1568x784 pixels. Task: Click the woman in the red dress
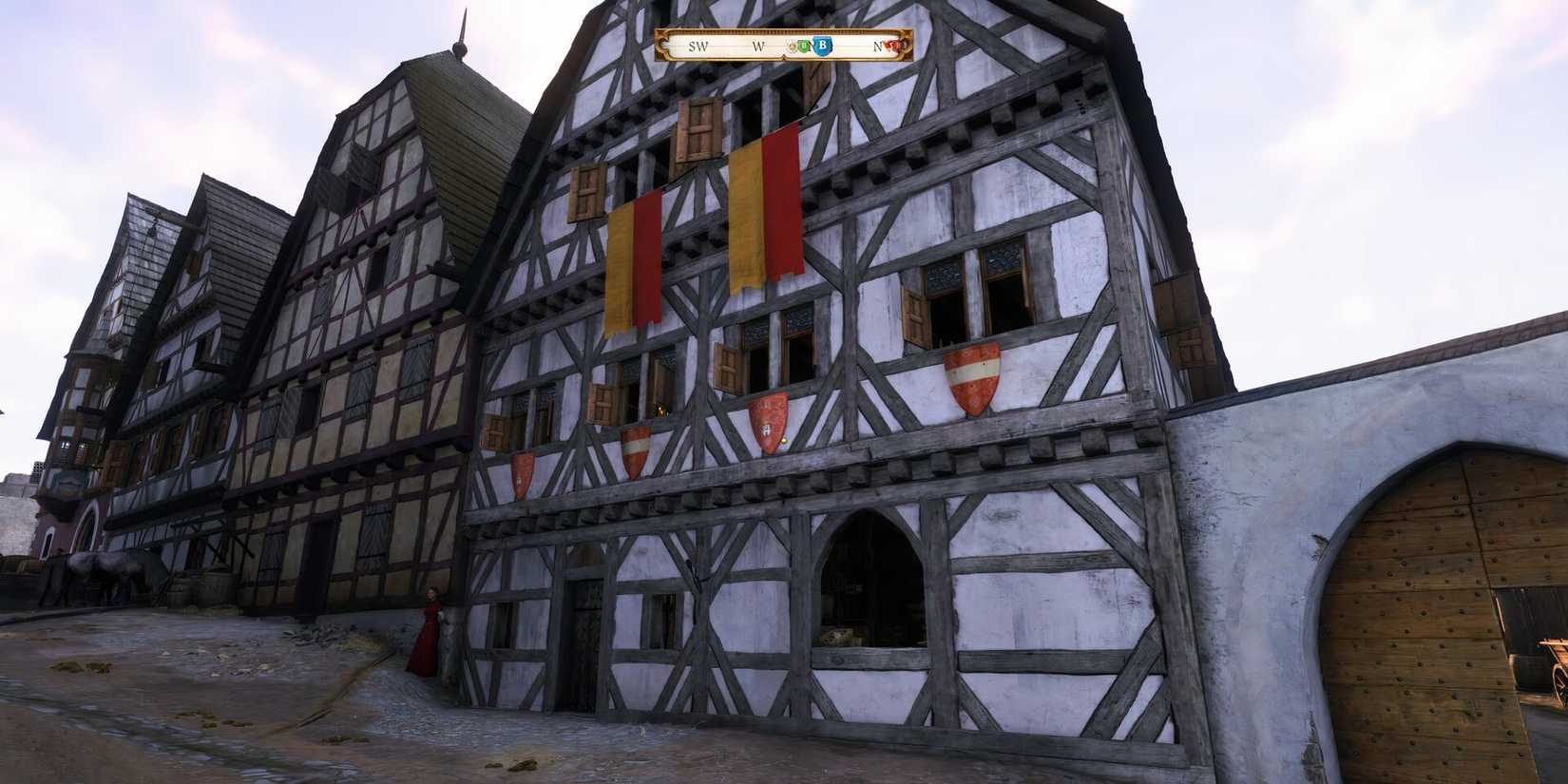tap(430, 637)
